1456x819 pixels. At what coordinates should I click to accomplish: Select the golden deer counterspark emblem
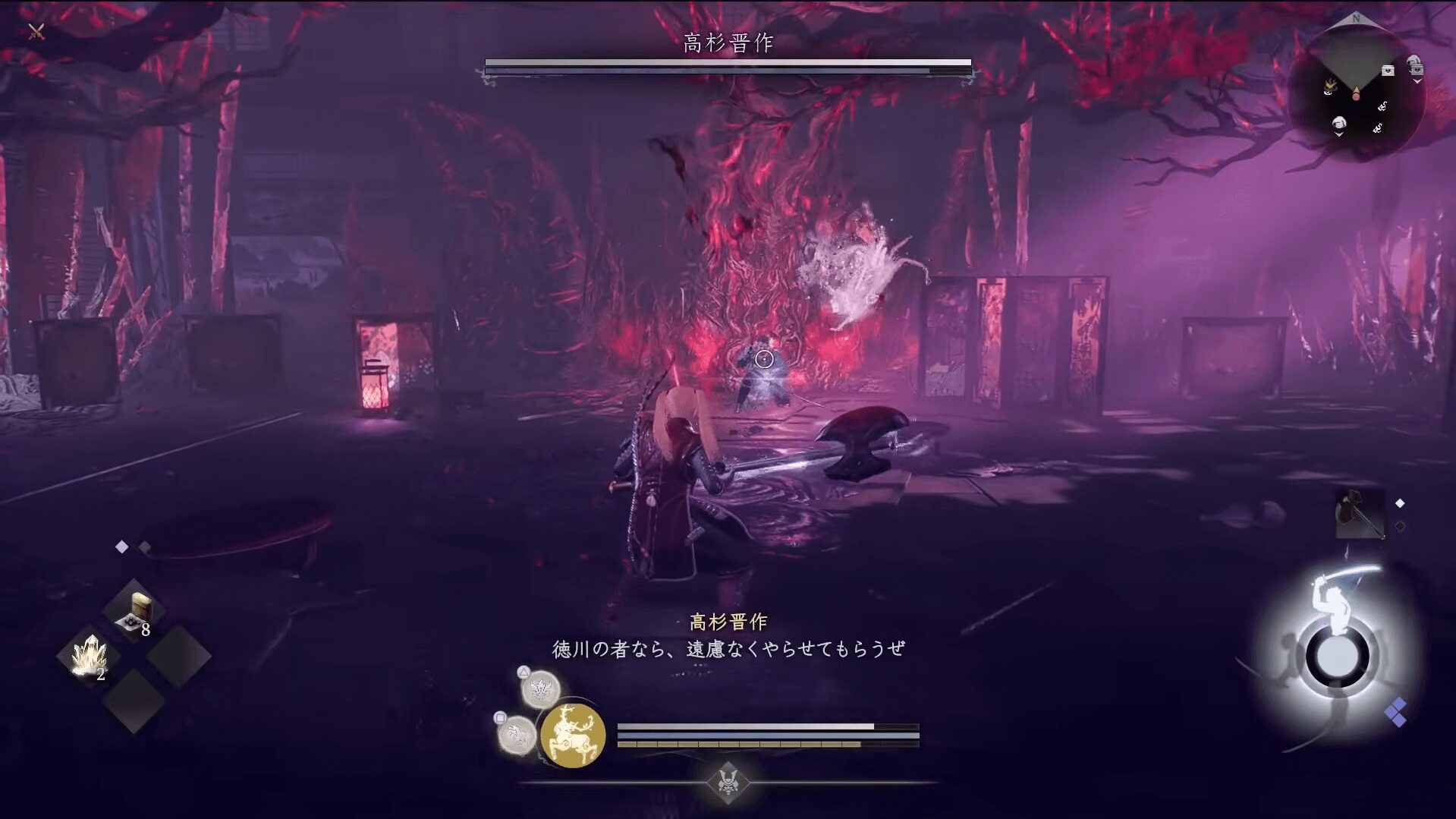point(574,733)
